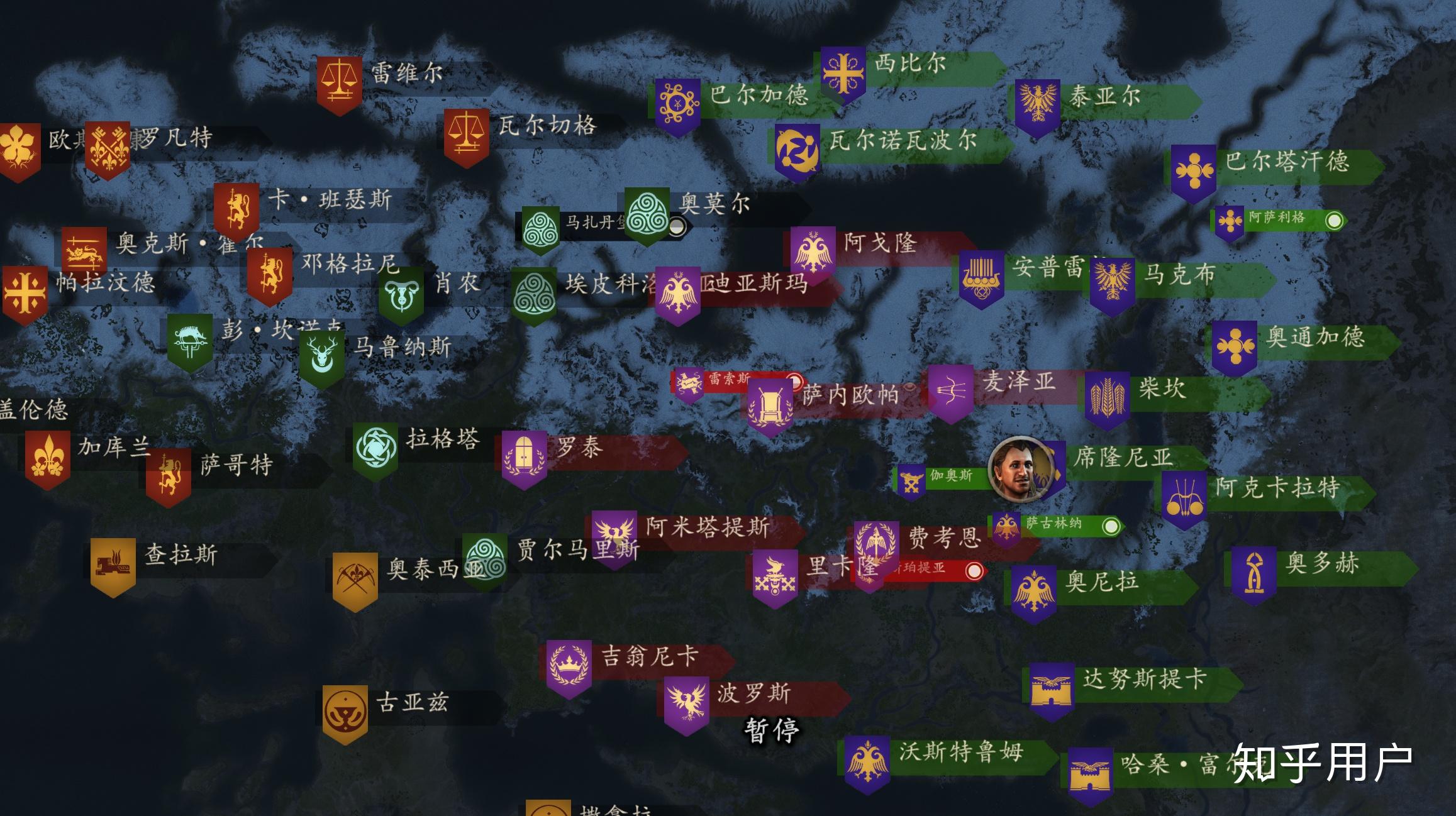Toggle the circle indicator beside 阿萨利格

(x=1336, y=221)
